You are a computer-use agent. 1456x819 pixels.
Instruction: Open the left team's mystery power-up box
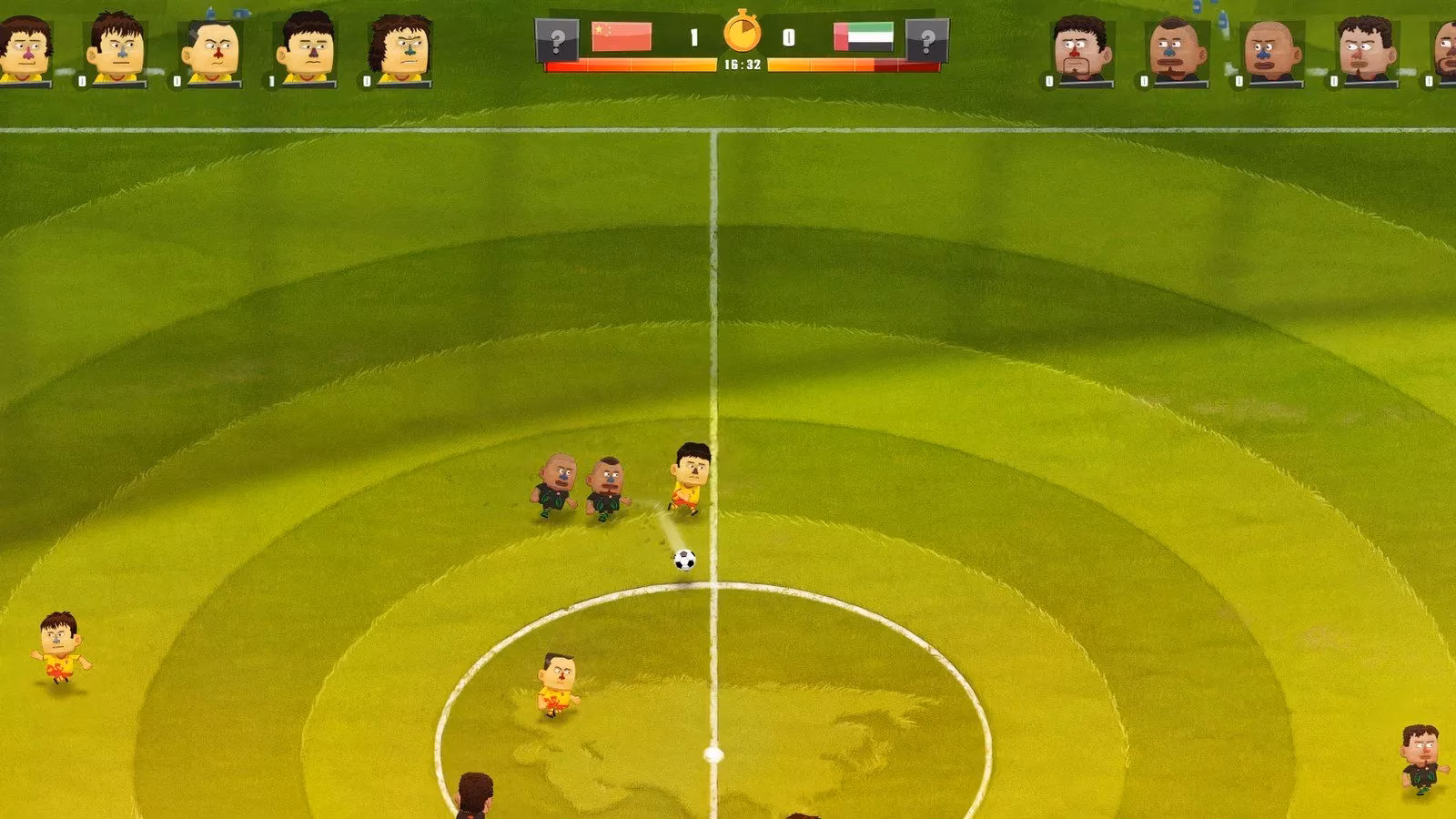(557, 38)
